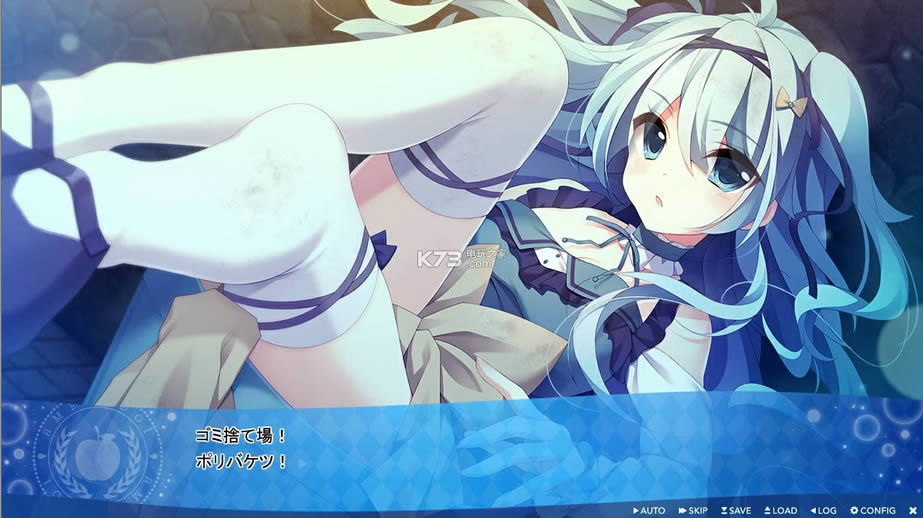This screenshot has width=923, height=518.
Task: Open the CONFIG settings
Action: click(x=873, y=510)
